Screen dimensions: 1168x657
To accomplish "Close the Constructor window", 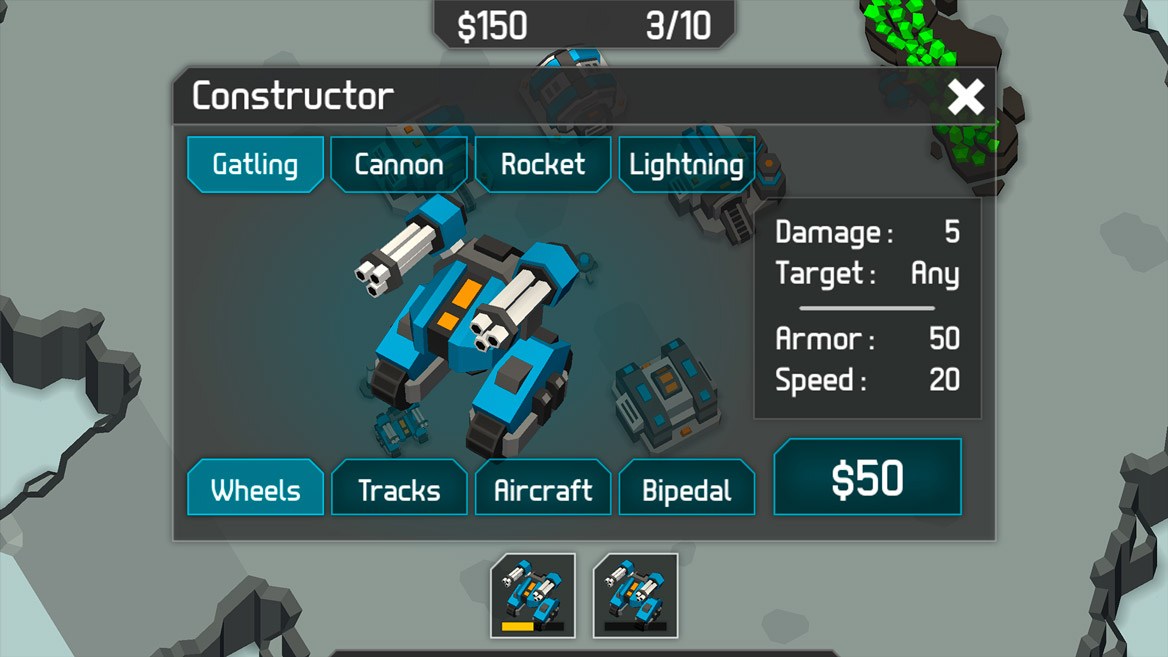I will pyautogui.click(x=966, y=97).
